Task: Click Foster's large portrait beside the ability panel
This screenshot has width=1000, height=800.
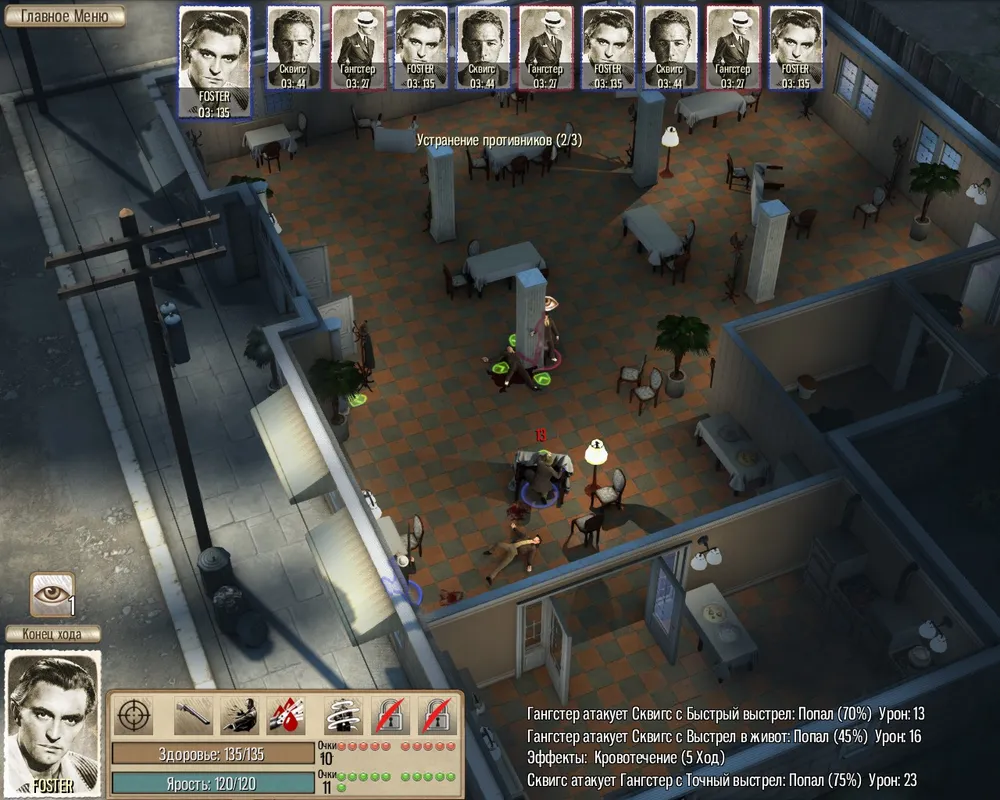Action: point(53,722)
